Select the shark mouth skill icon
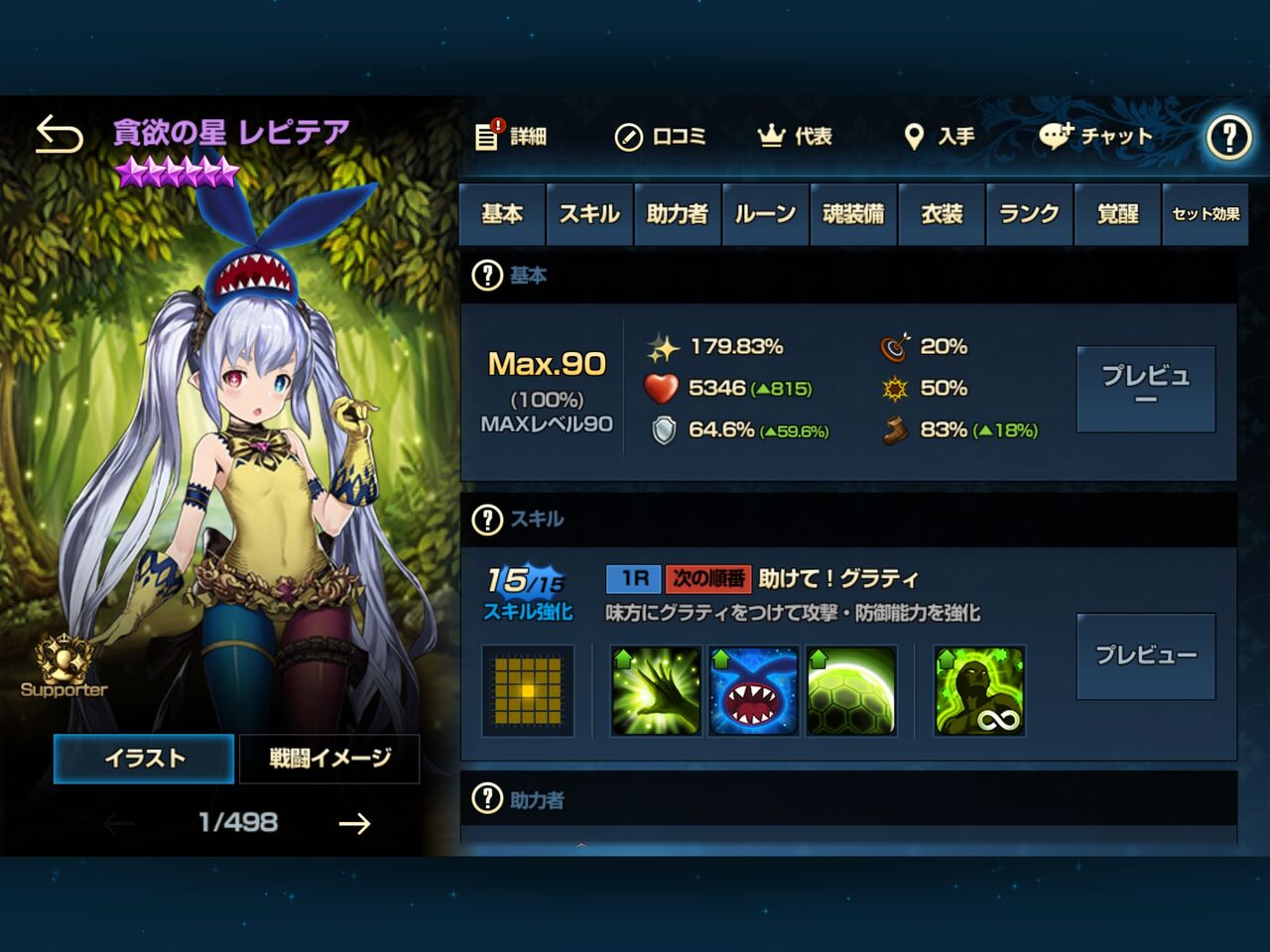The height and width of the screenshot is (952, 1270). [x=753, y=690]
